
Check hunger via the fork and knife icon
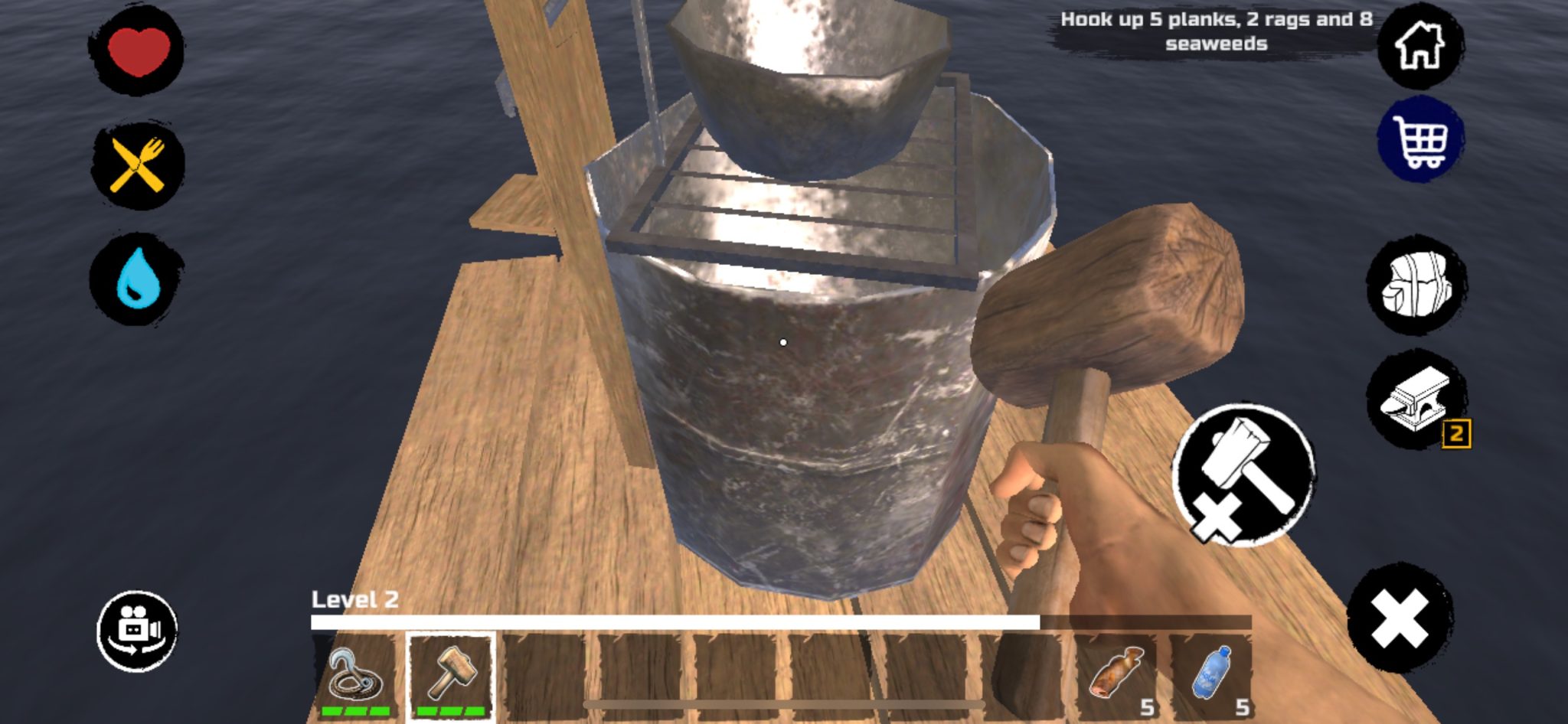point(138,165)
